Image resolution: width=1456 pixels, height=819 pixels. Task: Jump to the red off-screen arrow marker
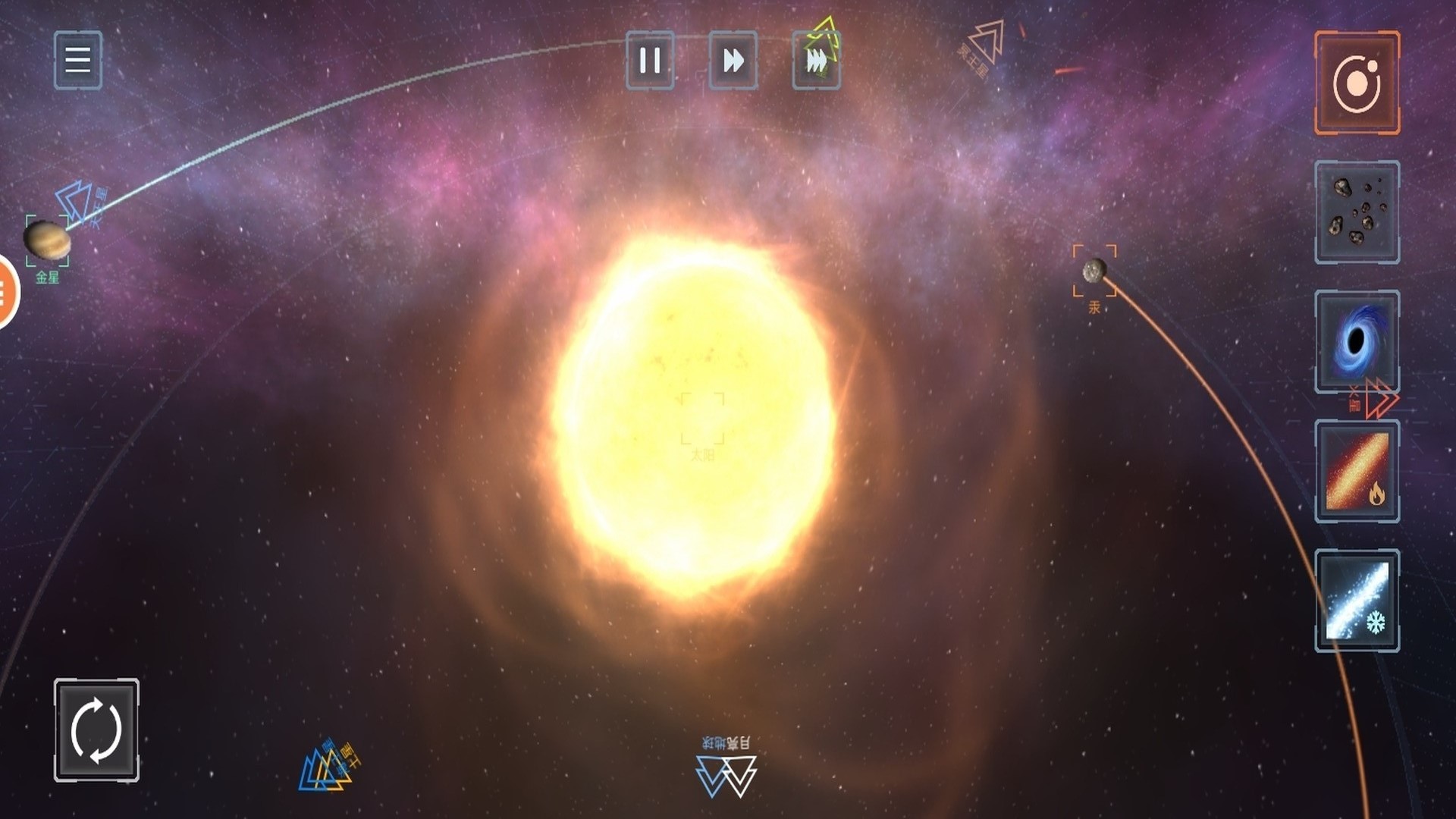pos(1380,399)
